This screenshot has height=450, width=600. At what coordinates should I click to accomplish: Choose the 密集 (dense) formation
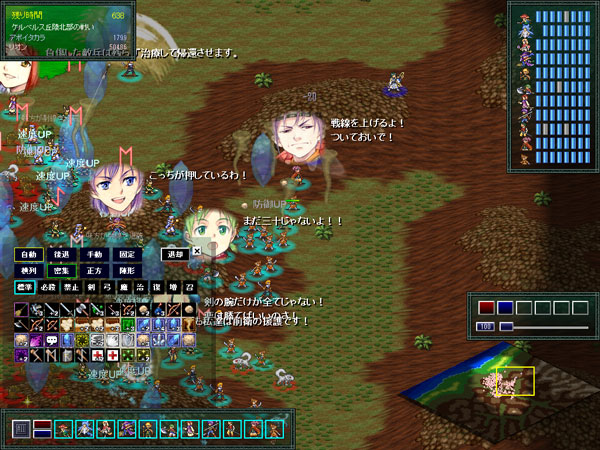click(x=61, y=270)
